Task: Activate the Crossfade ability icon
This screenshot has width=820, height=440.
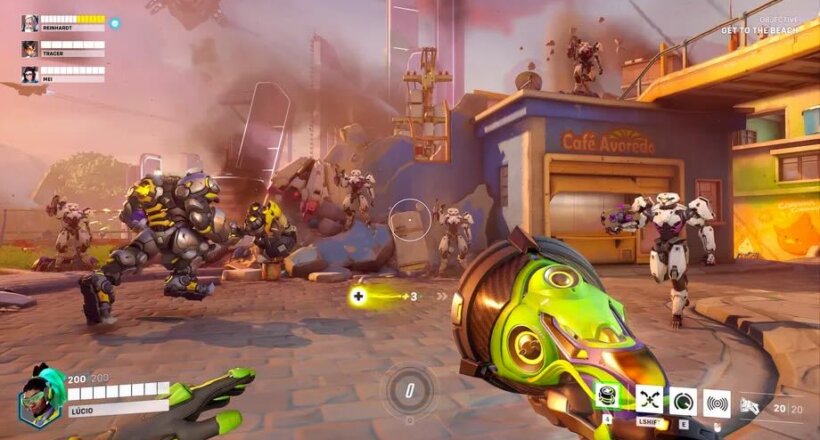Action: click(x=649, y=400)
